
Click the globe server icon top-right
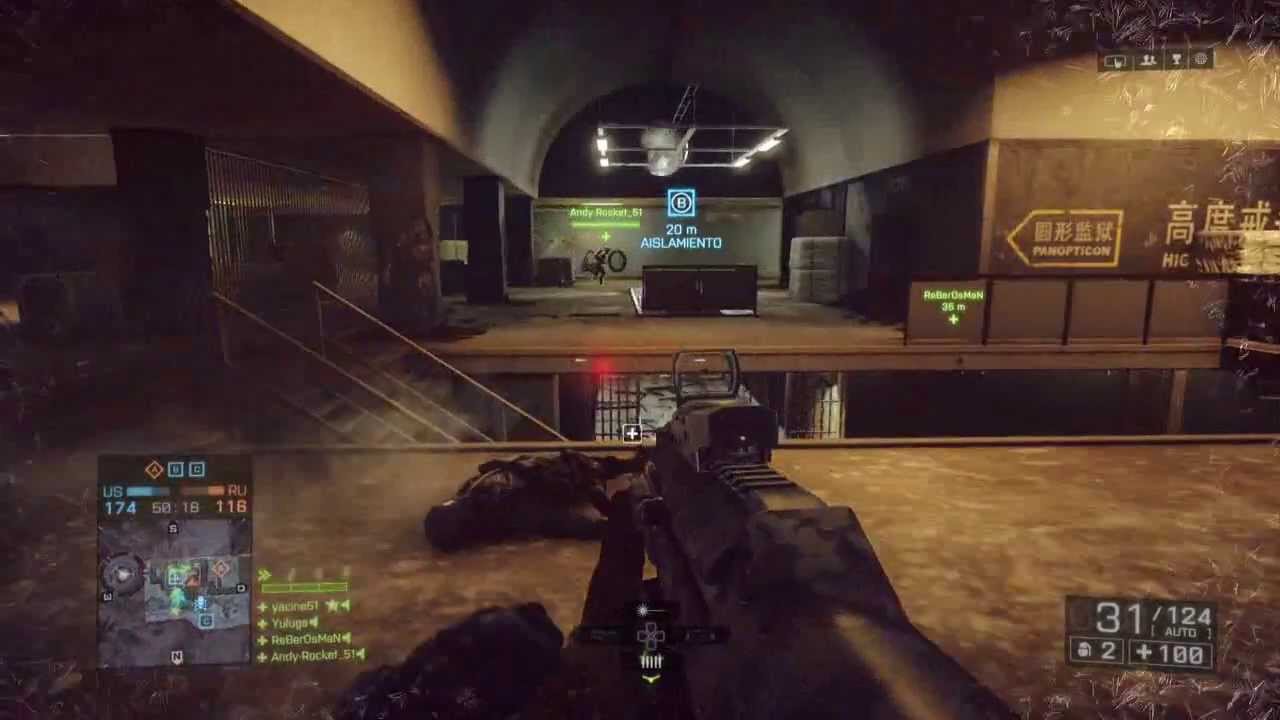tap(1203, 60)
